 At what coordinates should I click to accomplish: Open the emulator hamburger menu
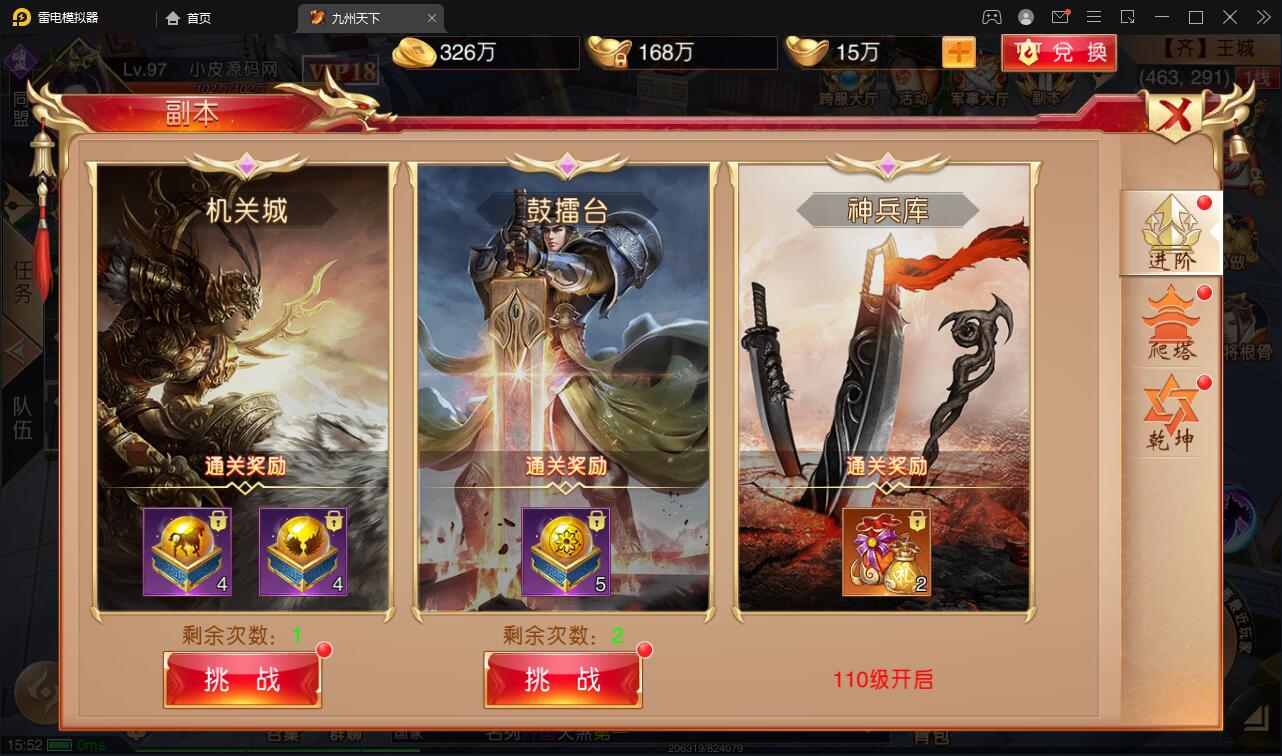[1094, 16]
